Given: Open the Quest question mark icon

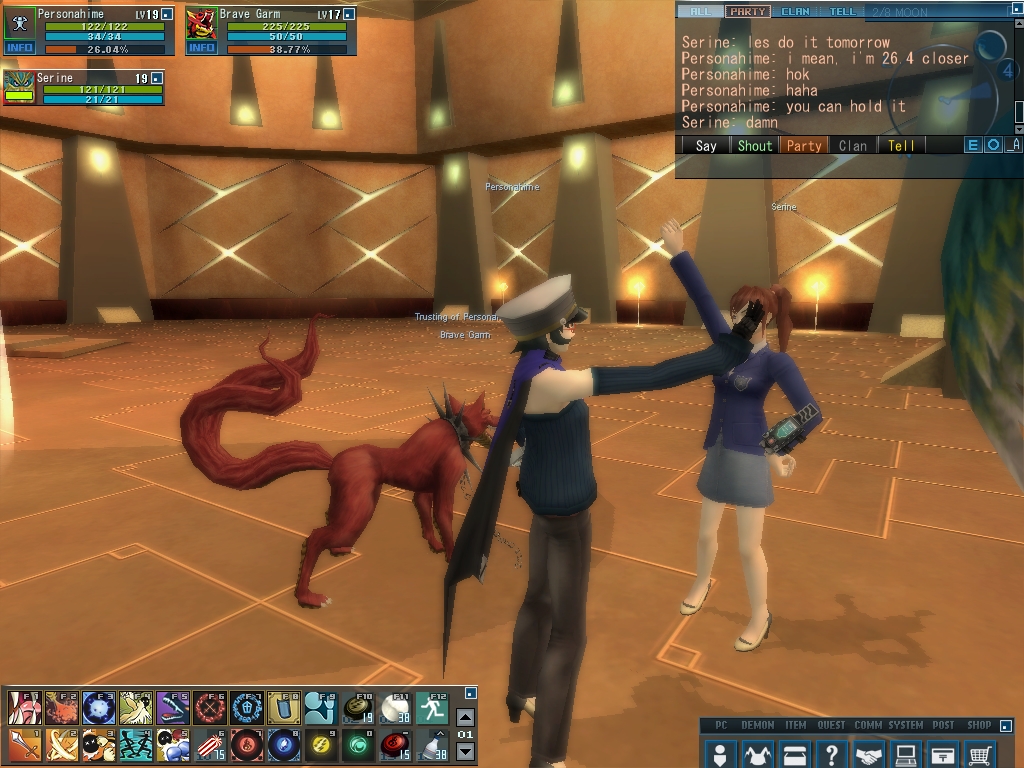Looking at the screenshot, I should pyautogui.click(x=831, y=753).
